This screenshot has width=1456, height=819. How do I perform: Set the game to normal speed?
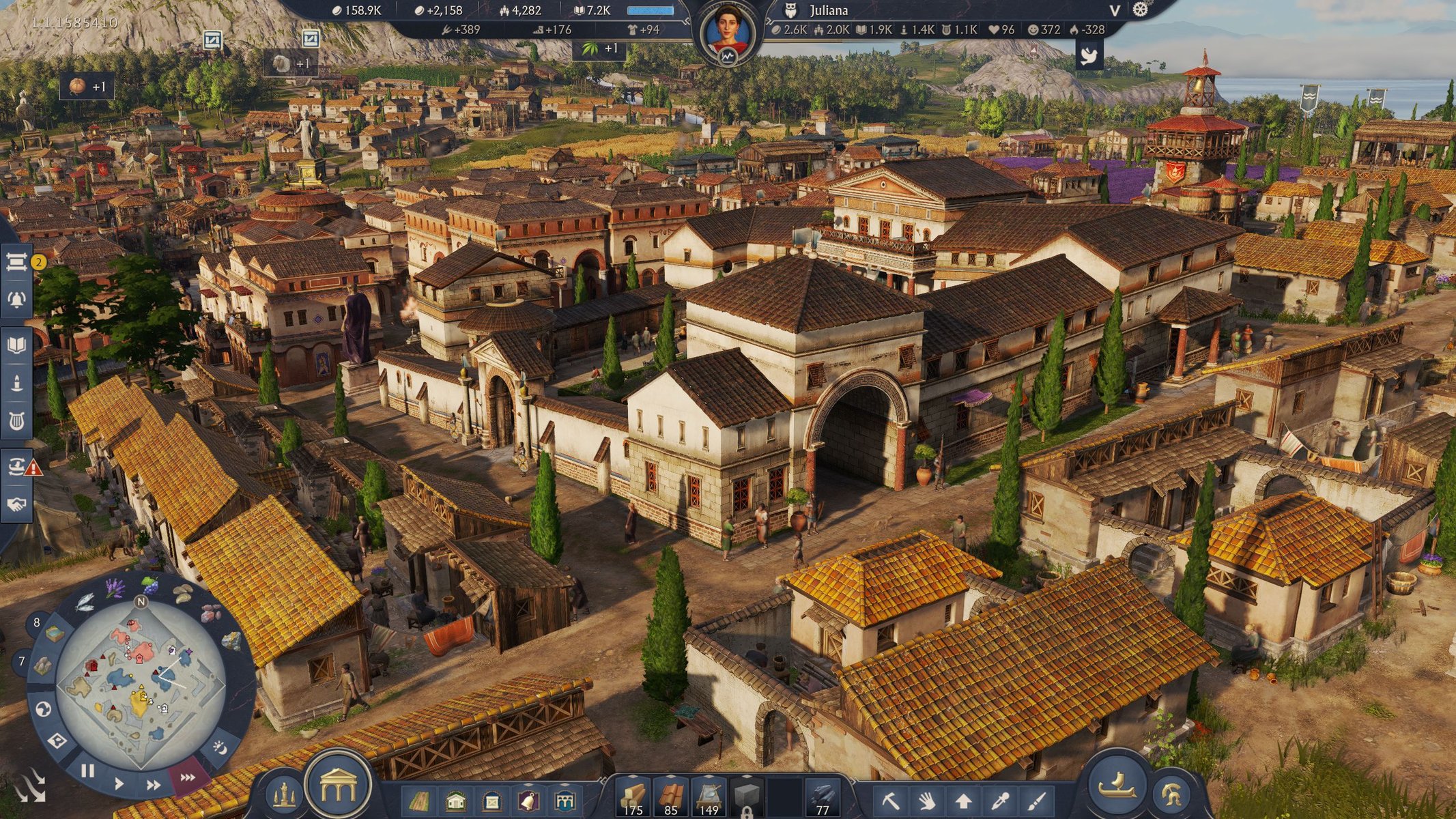[x=119, y=784]
